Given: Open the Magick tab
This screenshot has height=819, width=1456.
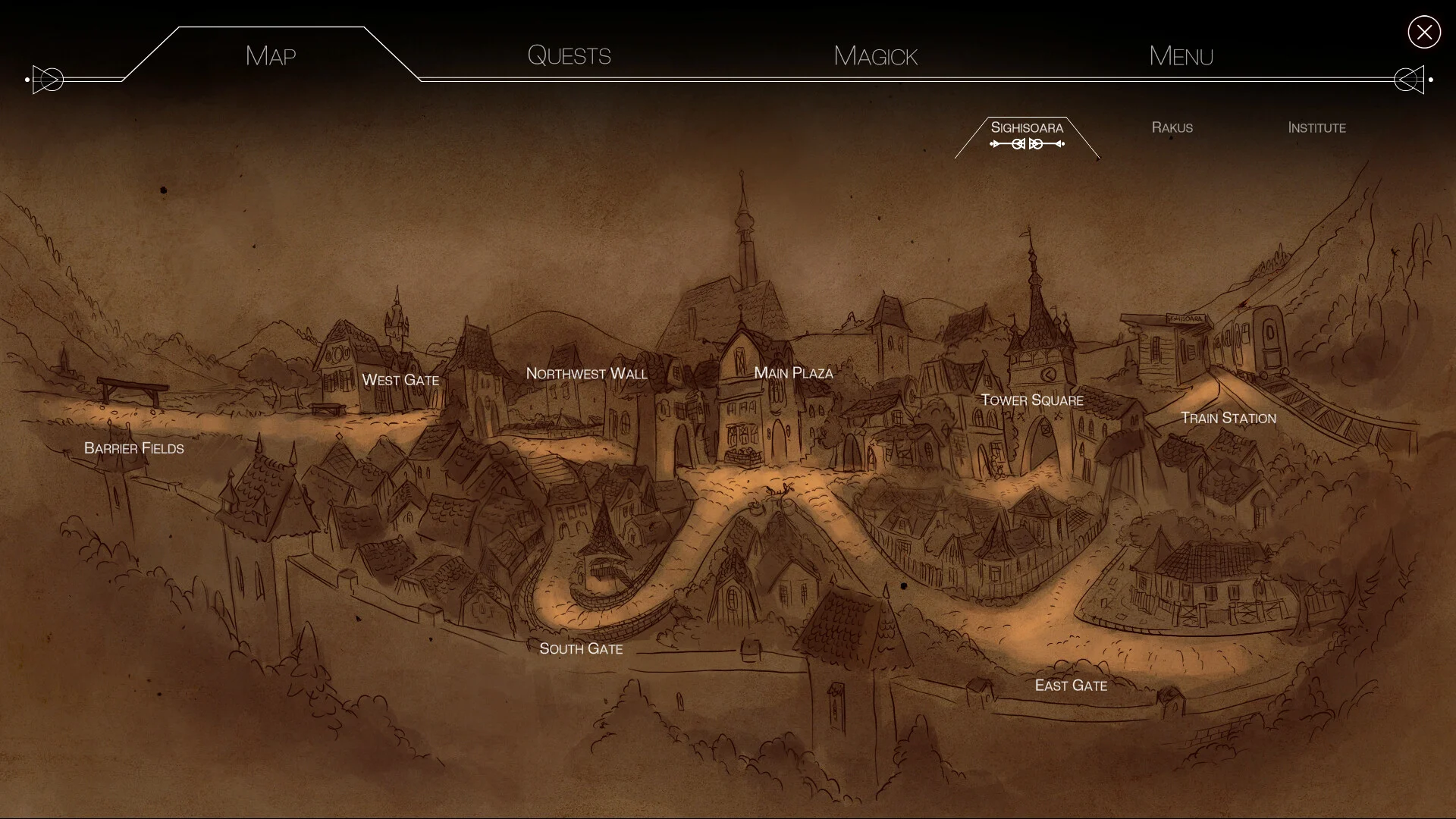Looking at the screenshot, I should tap(875, 55).
